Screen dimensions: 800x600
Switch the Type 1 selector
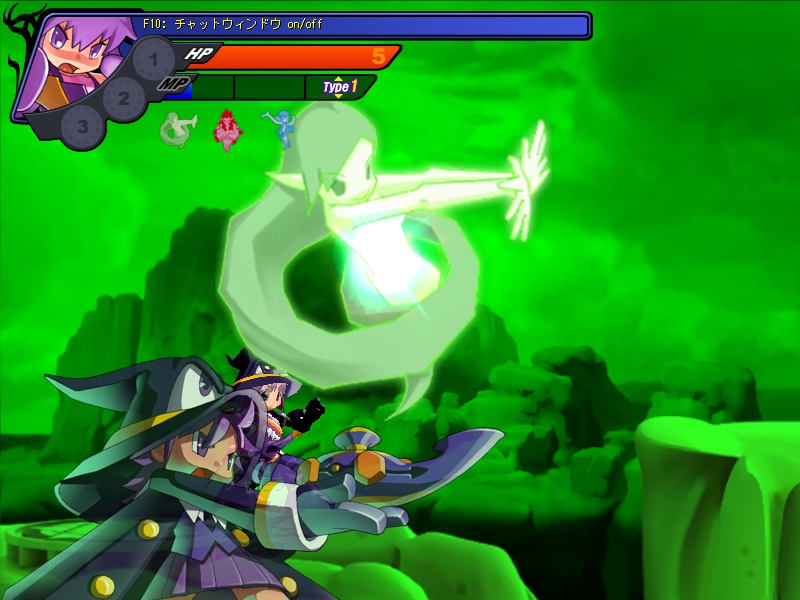pyautogui.click(x=339, y=87)
